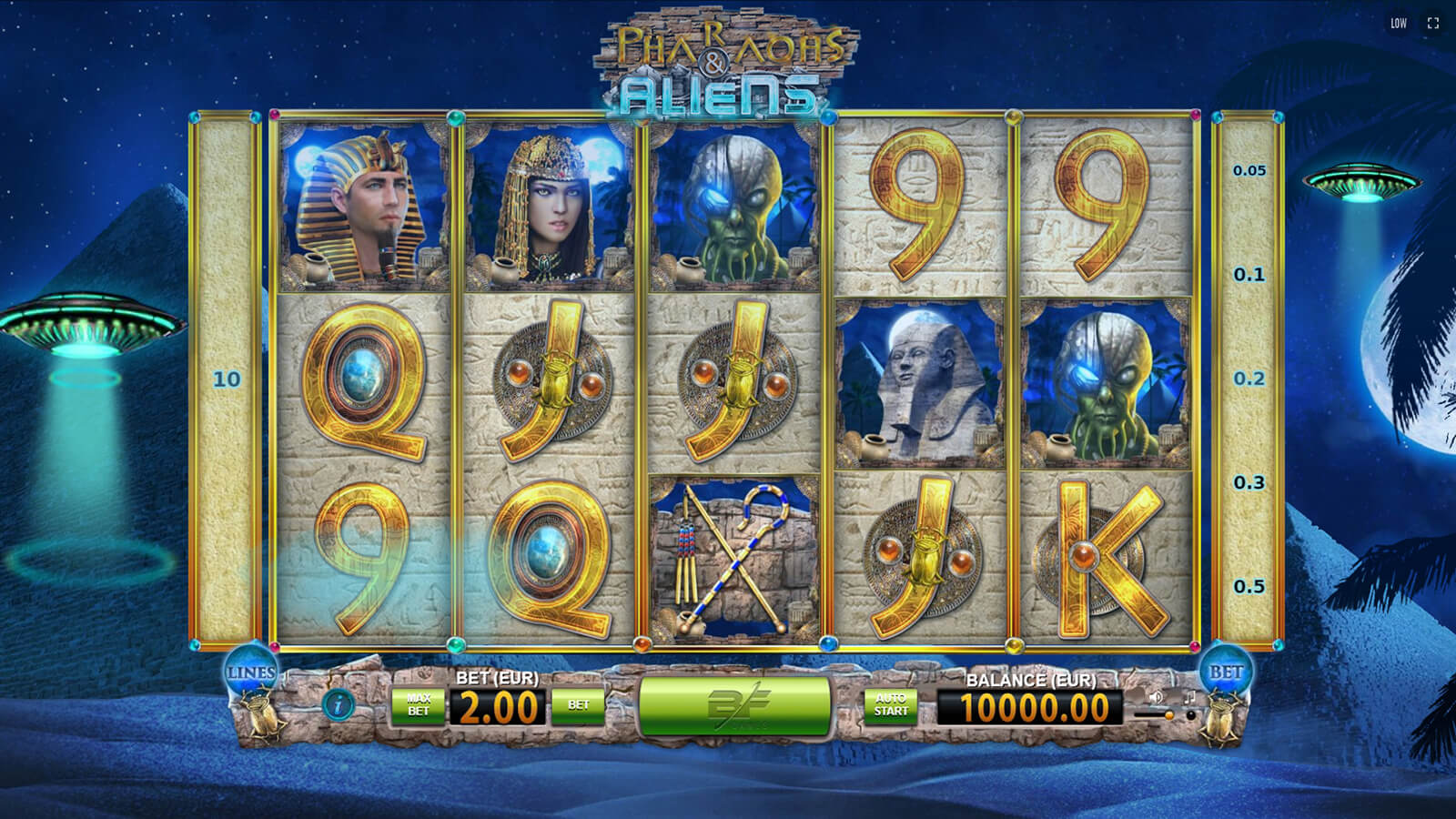Spin the reels with the large green button
Screen dimensions: 1456x819
(x=735, y=705)
